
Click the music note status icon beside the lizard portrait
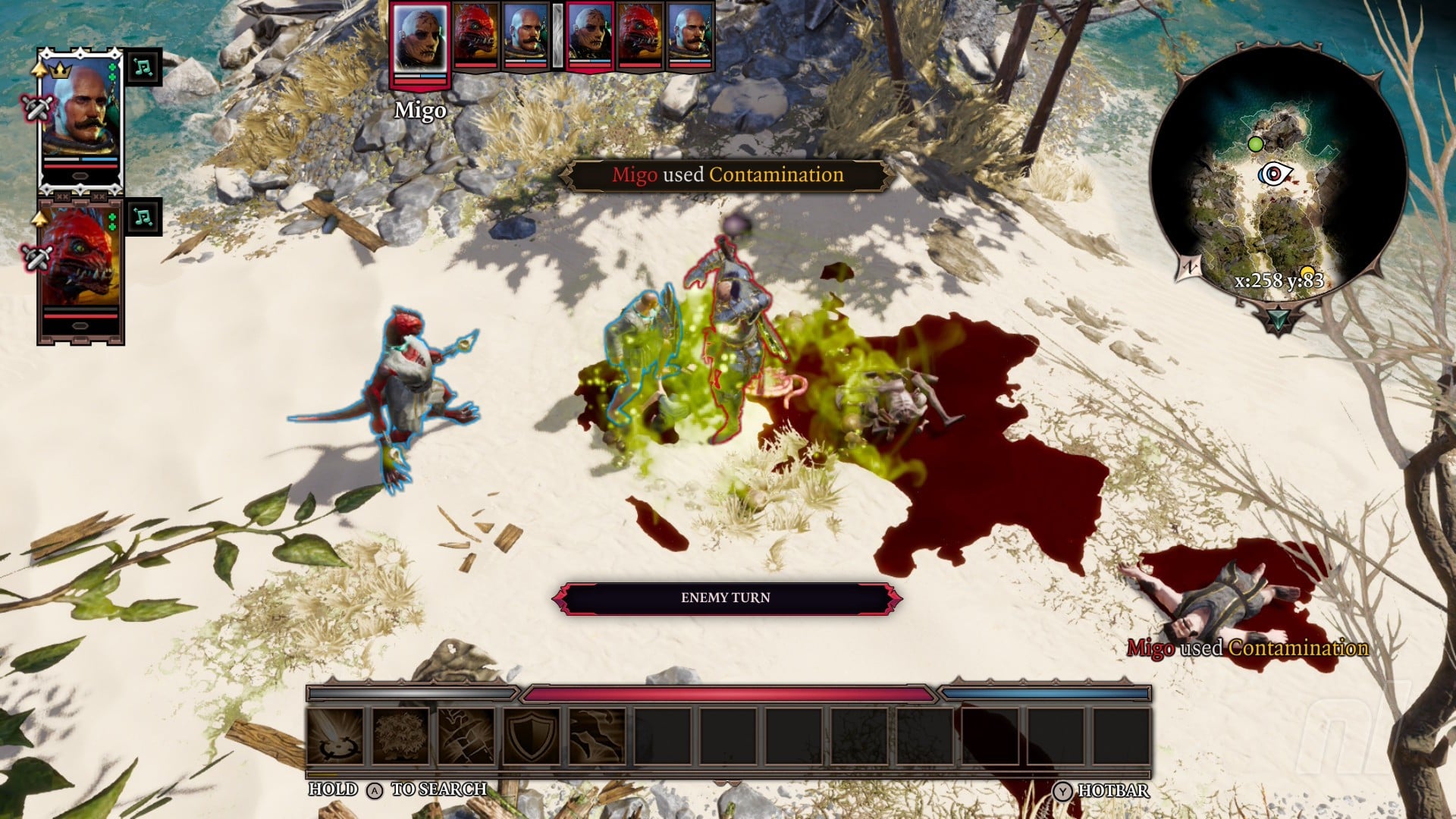143,218
